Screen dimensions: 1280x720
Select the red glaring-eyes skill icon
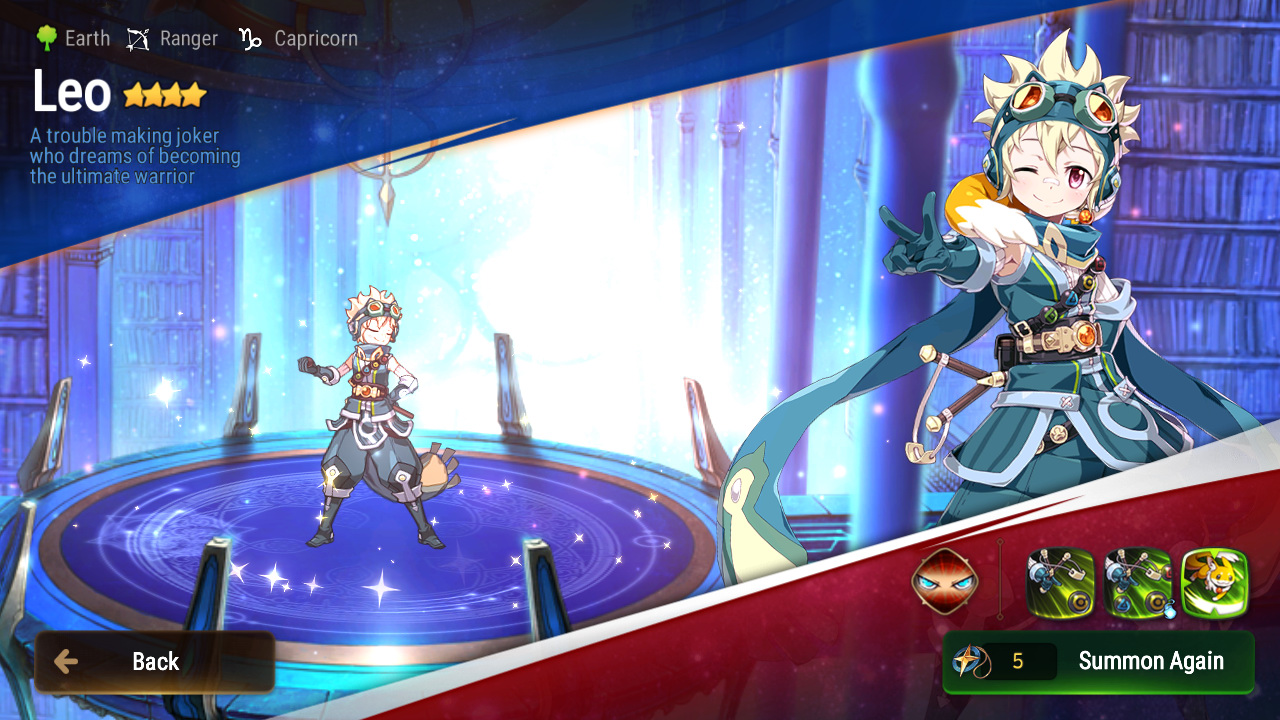[944, 582]
